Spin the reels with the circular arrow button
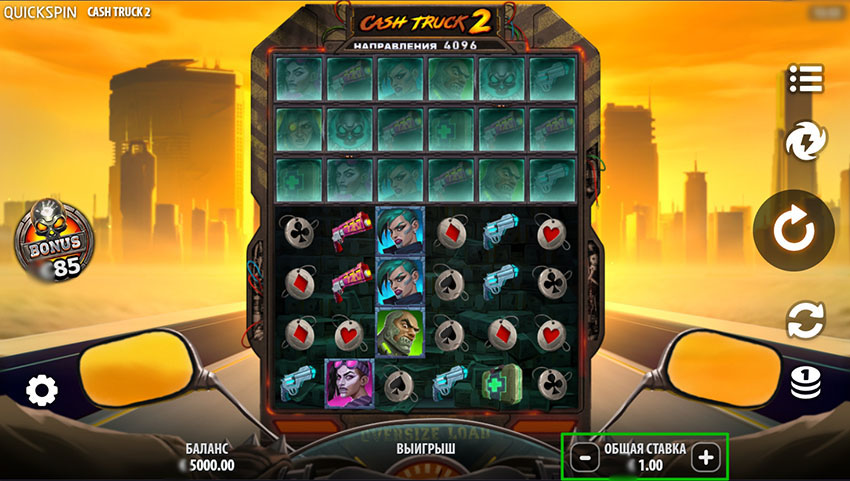Viewport: 850px width, 481px height. (x=793, y=231)
